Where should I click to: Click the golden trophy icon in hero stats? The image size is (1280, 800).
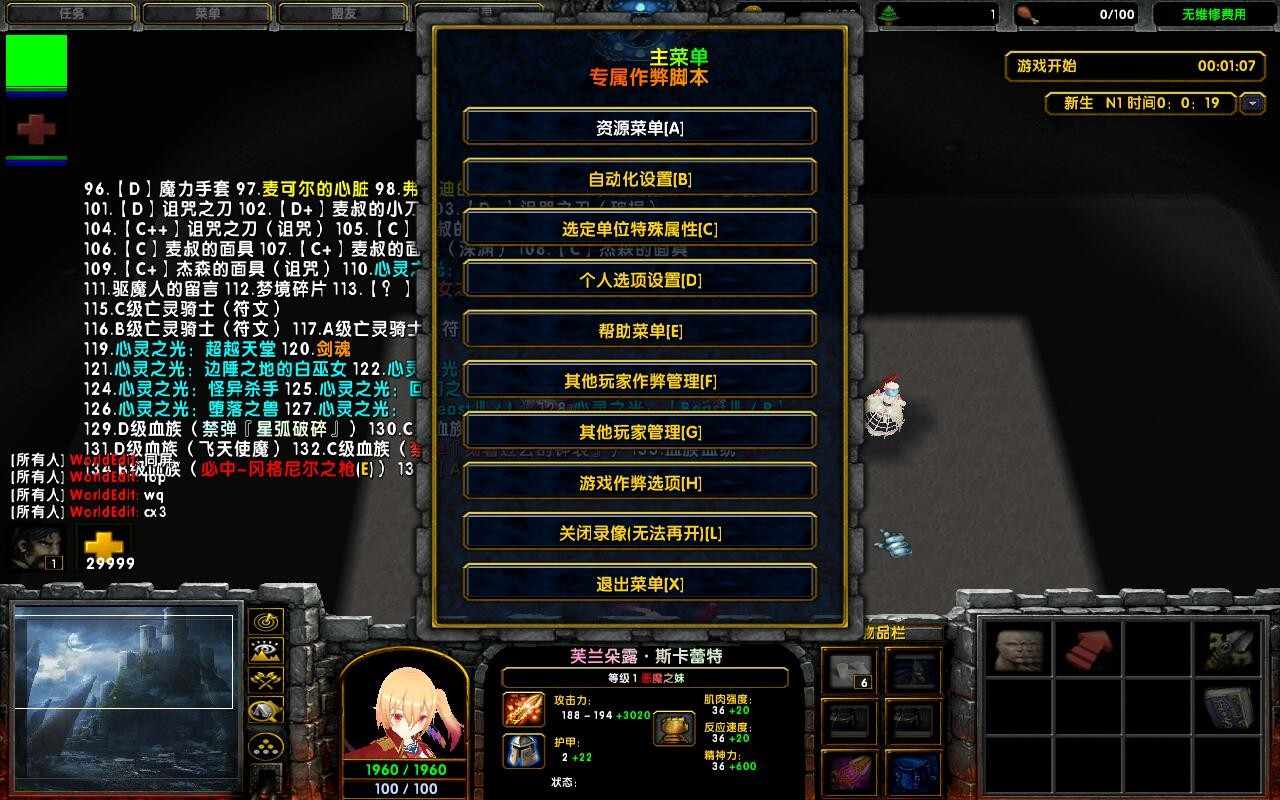point(676,727)
